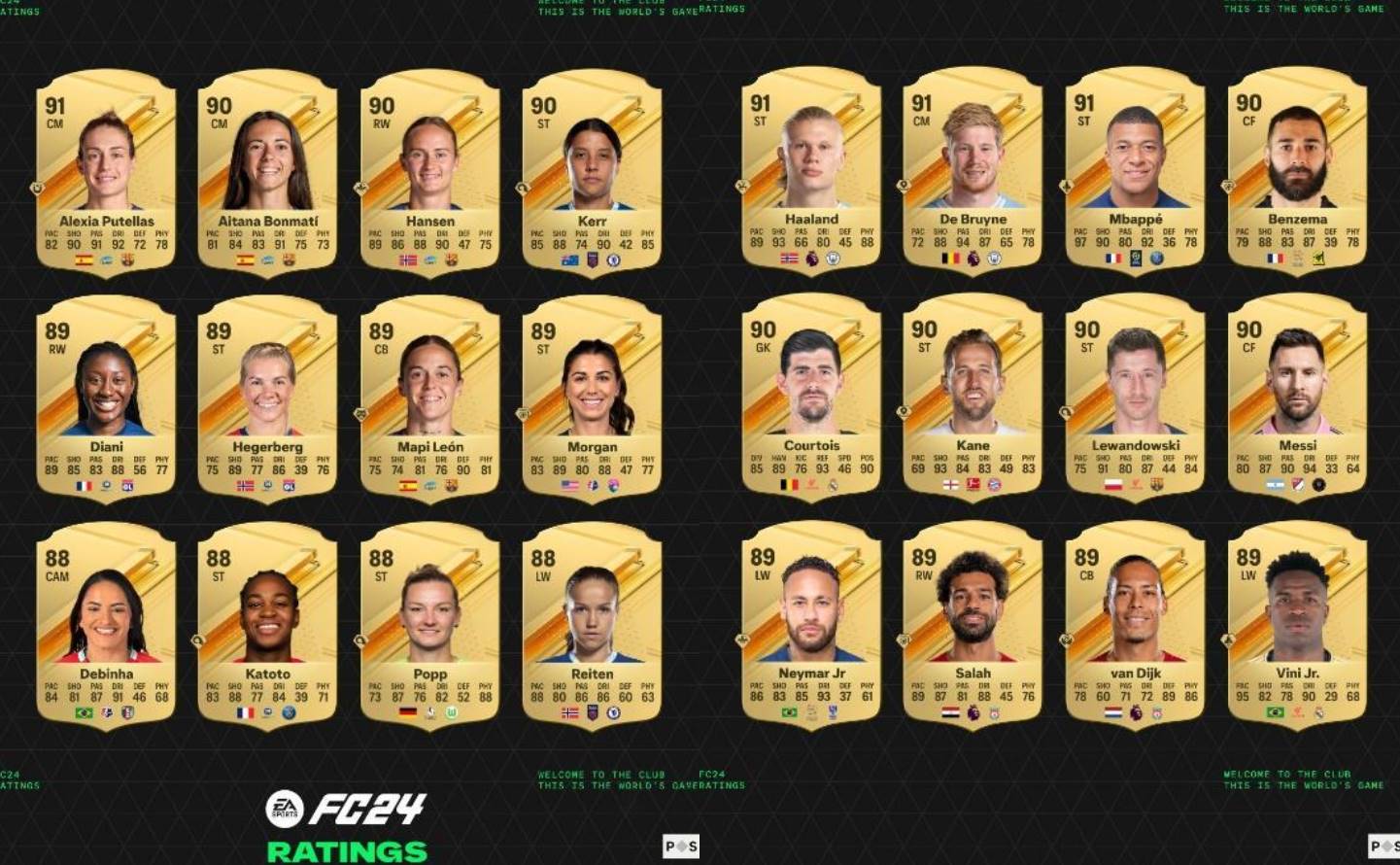
Task: Pick the Hansen 90 RW card
Action: (x=429, y=173)
